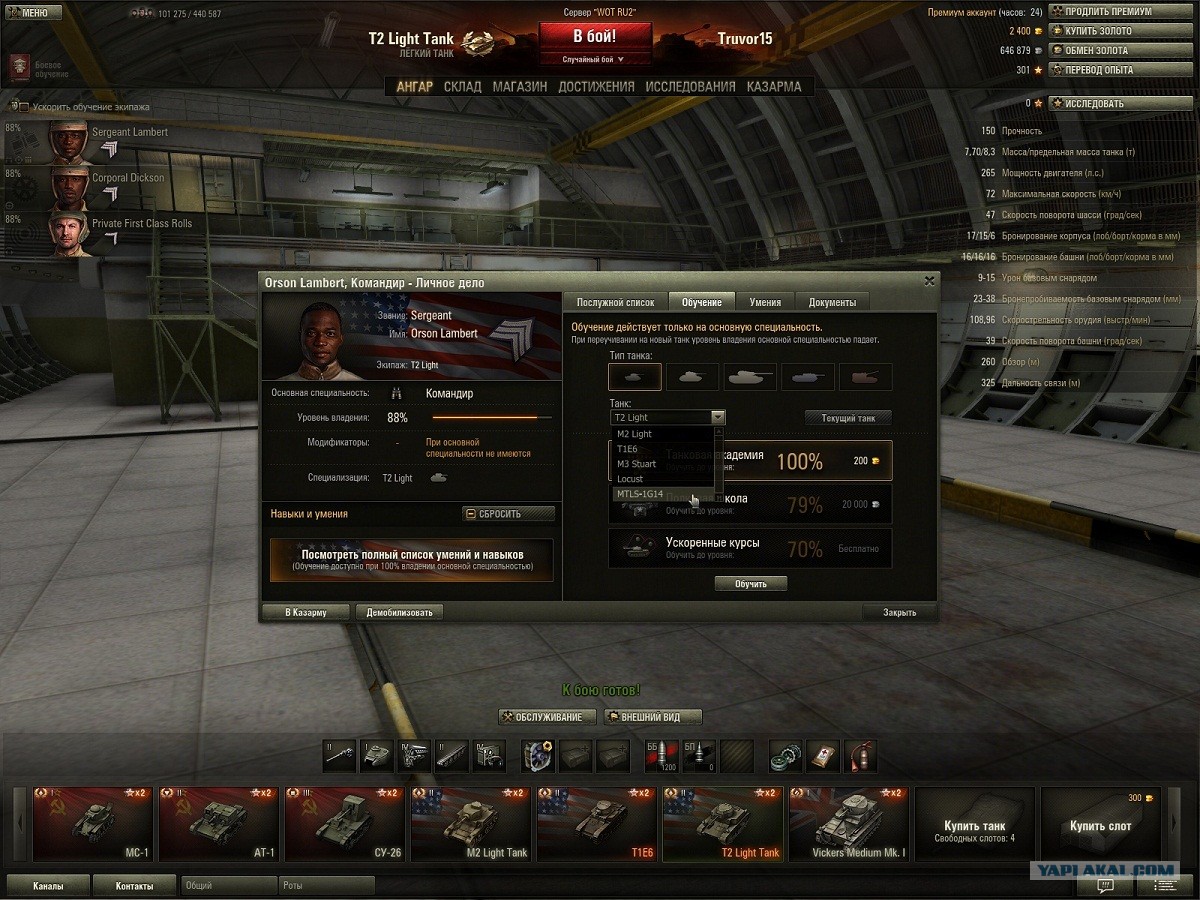
Task: Close the Orson Lambert personal file window
Action: pyautogui.click(x=929, y=282)
